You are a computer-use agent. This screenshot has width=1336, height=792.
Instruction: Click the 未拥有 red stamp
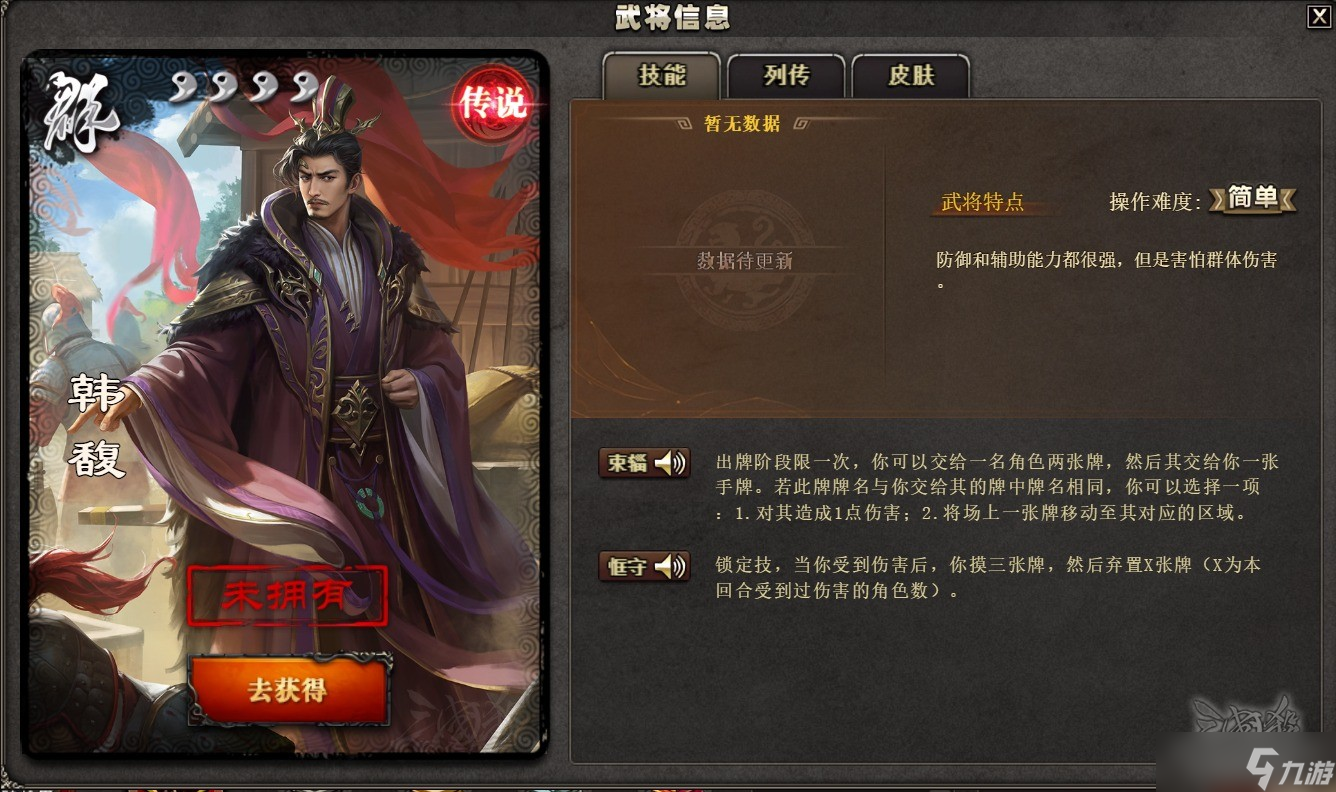coord(289,592)
